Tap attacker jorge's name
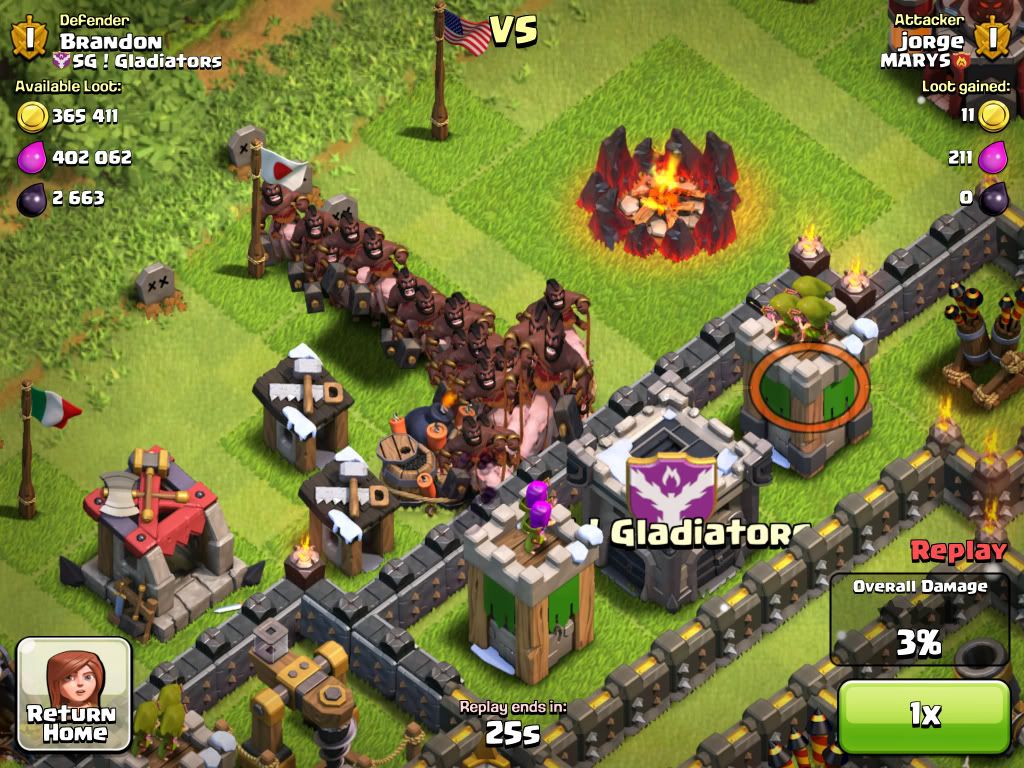This screenshot has height=768, width=1024. click(931, 41)
